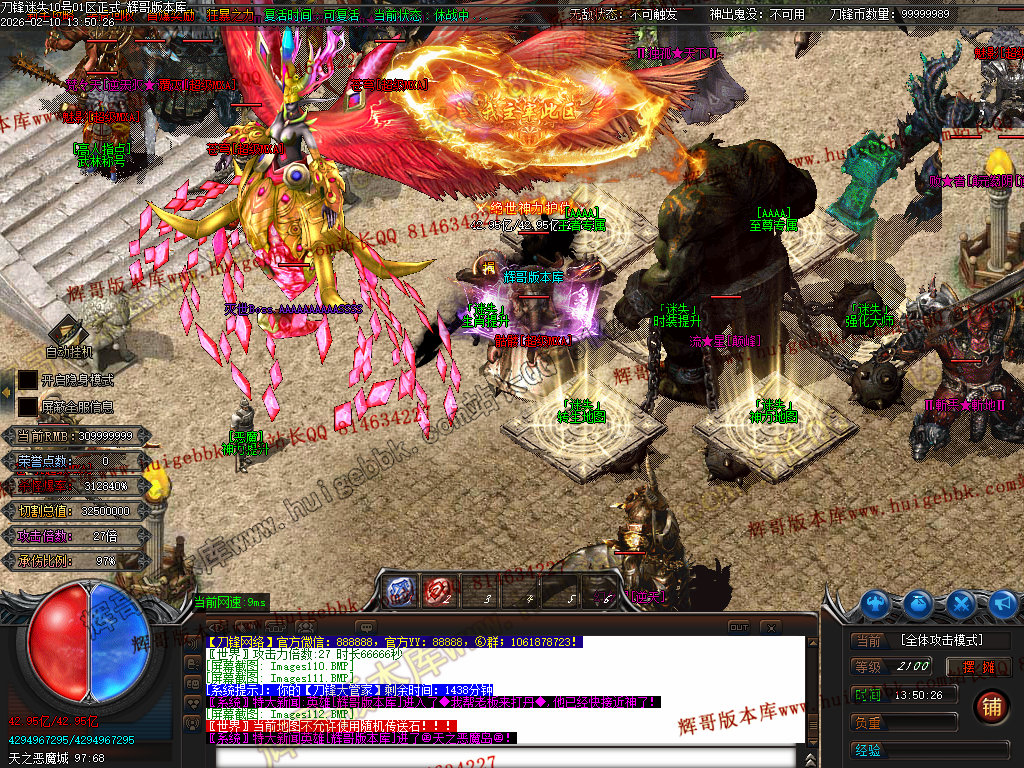The image size is (1024, 768).
Task: Open the round red 铺 shop button
Action: pos(990,706)
